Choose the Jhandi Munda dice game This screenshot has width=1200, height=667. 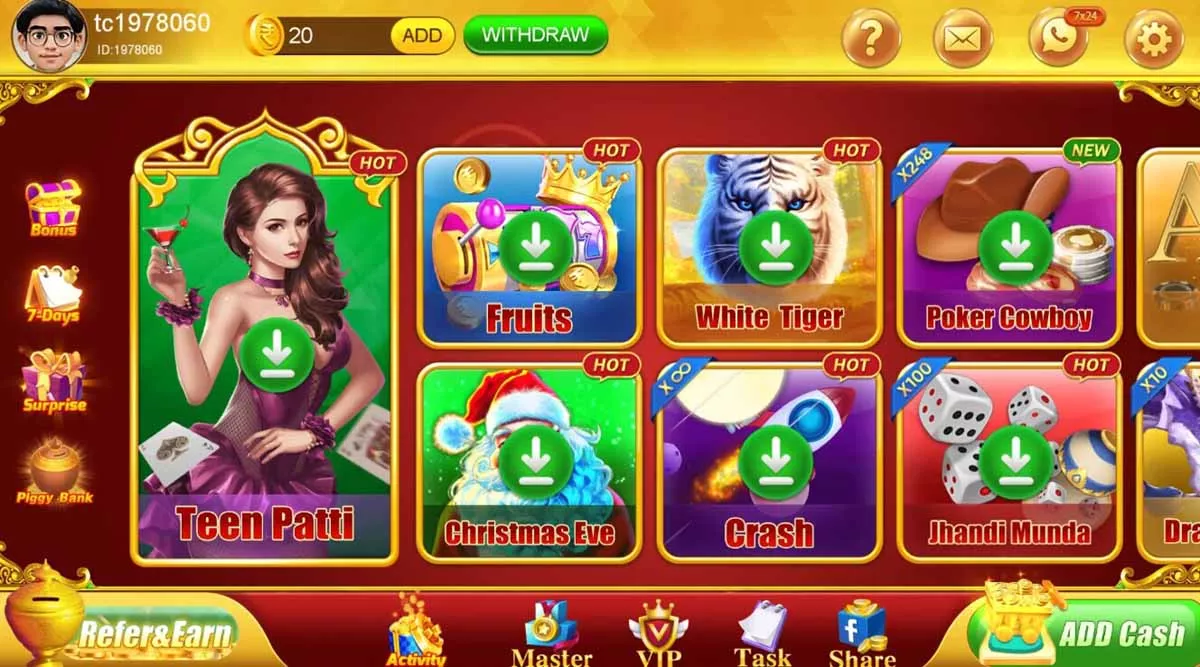(1010, 460)
